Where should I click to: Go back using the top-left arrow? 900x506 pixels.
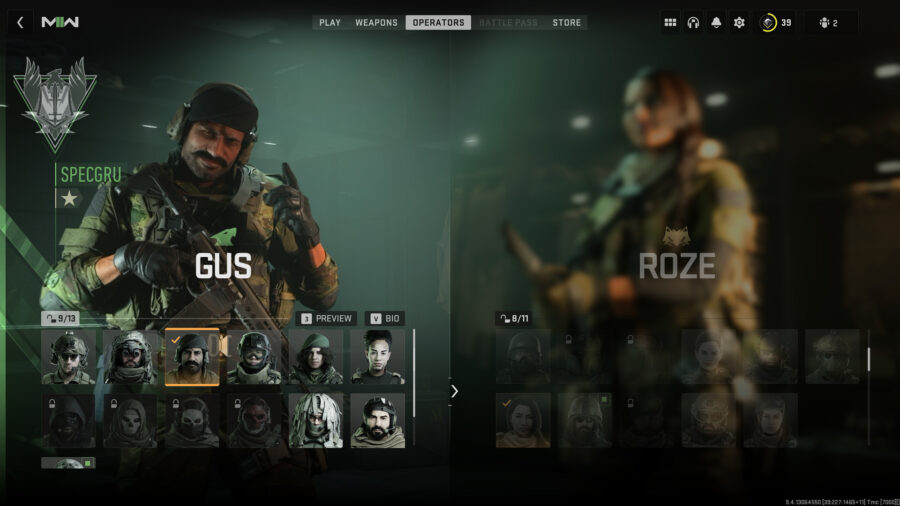point(20,22)
